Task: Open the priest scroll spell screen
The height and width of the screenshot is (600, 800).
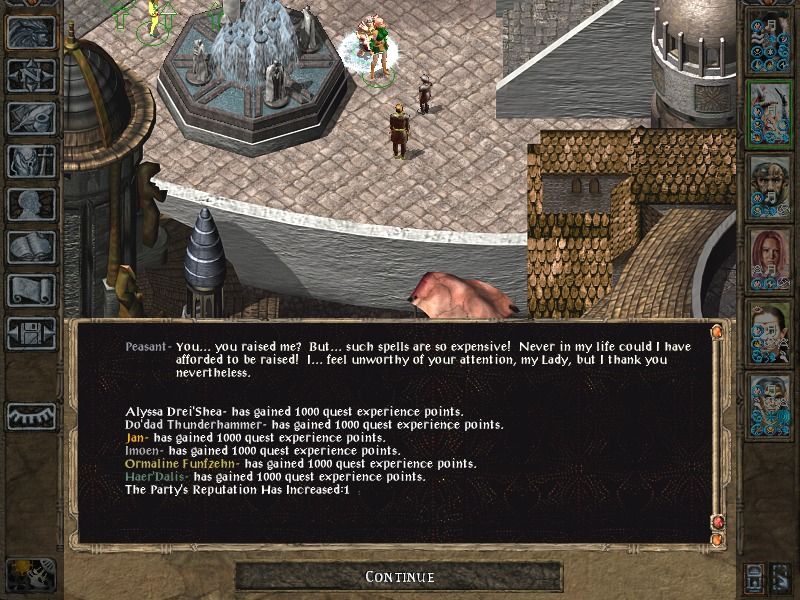Action: click(31, 290)
